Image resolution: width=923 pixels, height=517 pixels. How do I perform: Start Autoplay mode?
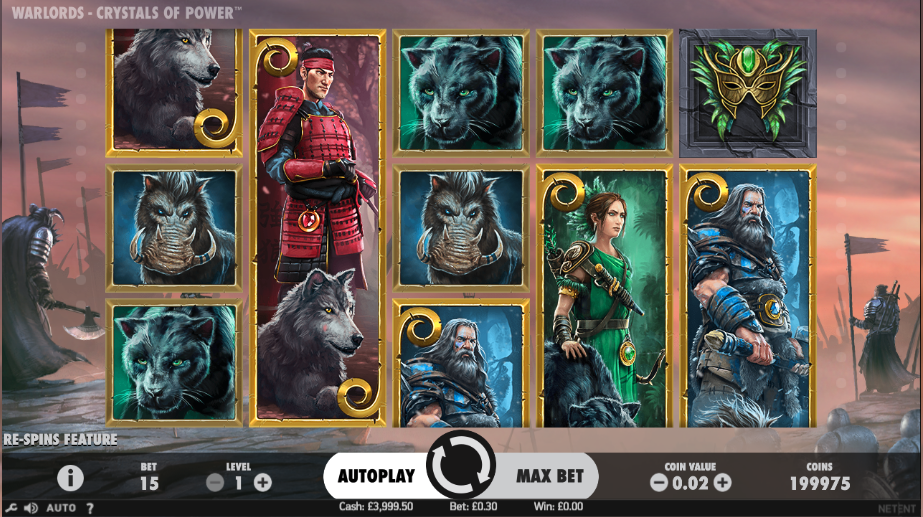tap(375, 476)
